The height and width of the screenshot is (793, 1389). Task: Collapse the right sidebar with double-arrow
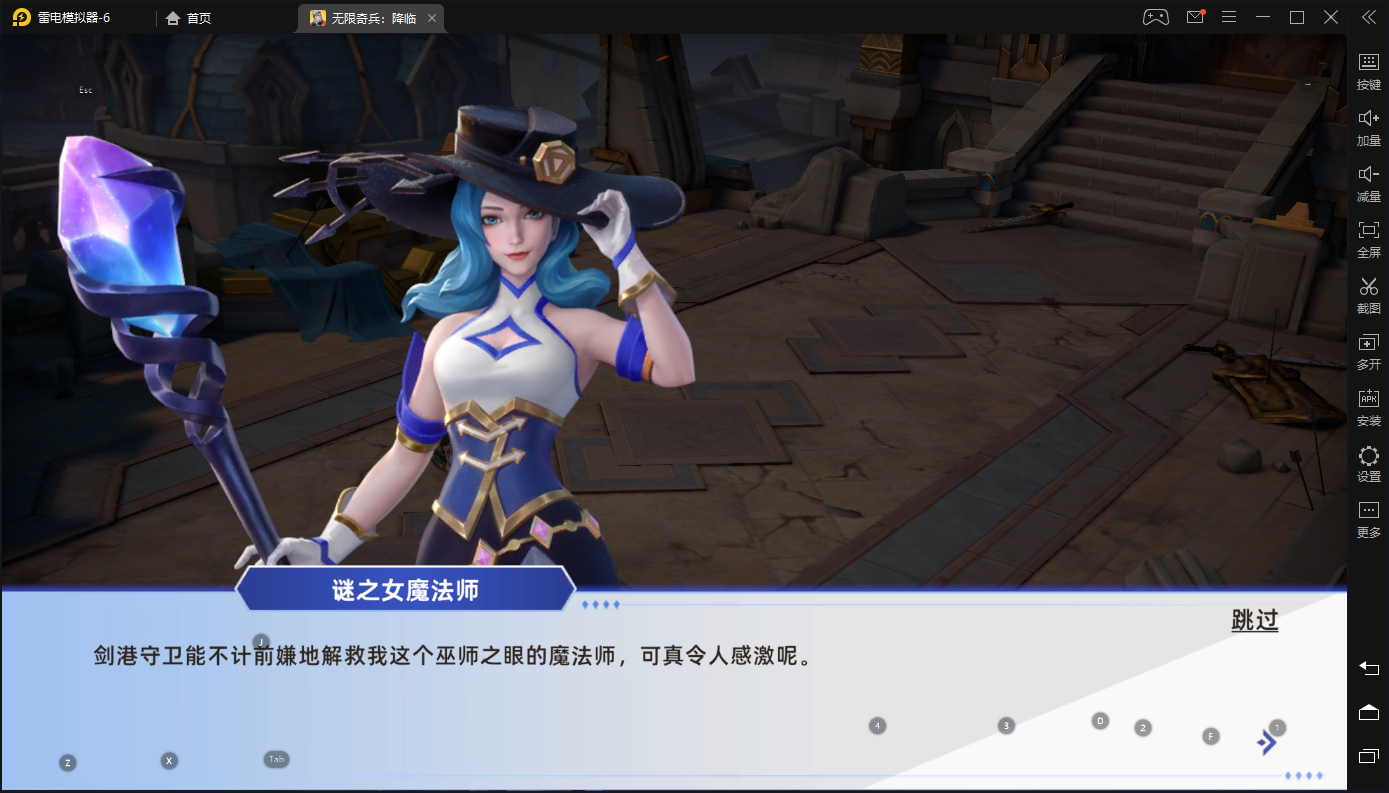(1368, 16)
